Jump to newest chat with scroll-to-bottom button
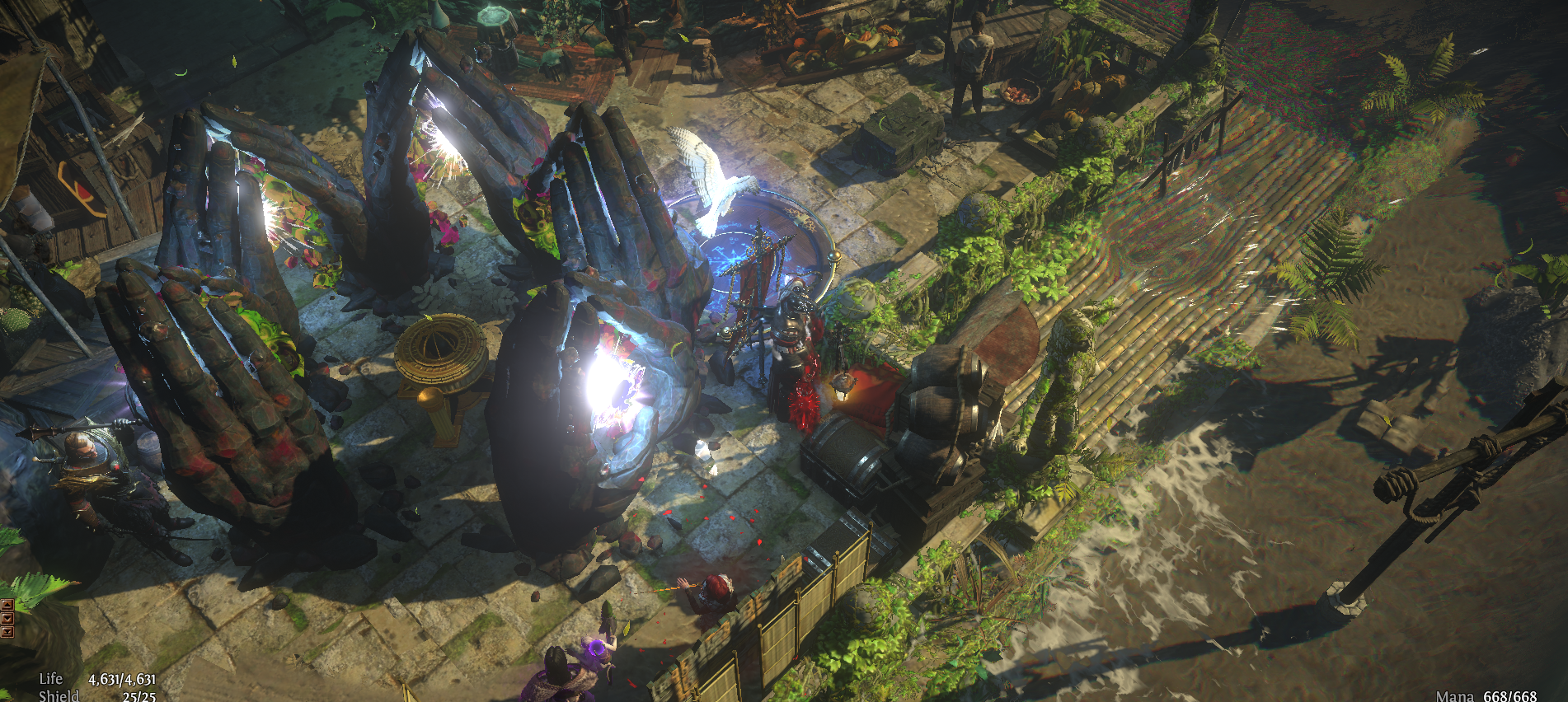Image resolution: width=1568 pixels, height=702 pixels. coord(7,632)
